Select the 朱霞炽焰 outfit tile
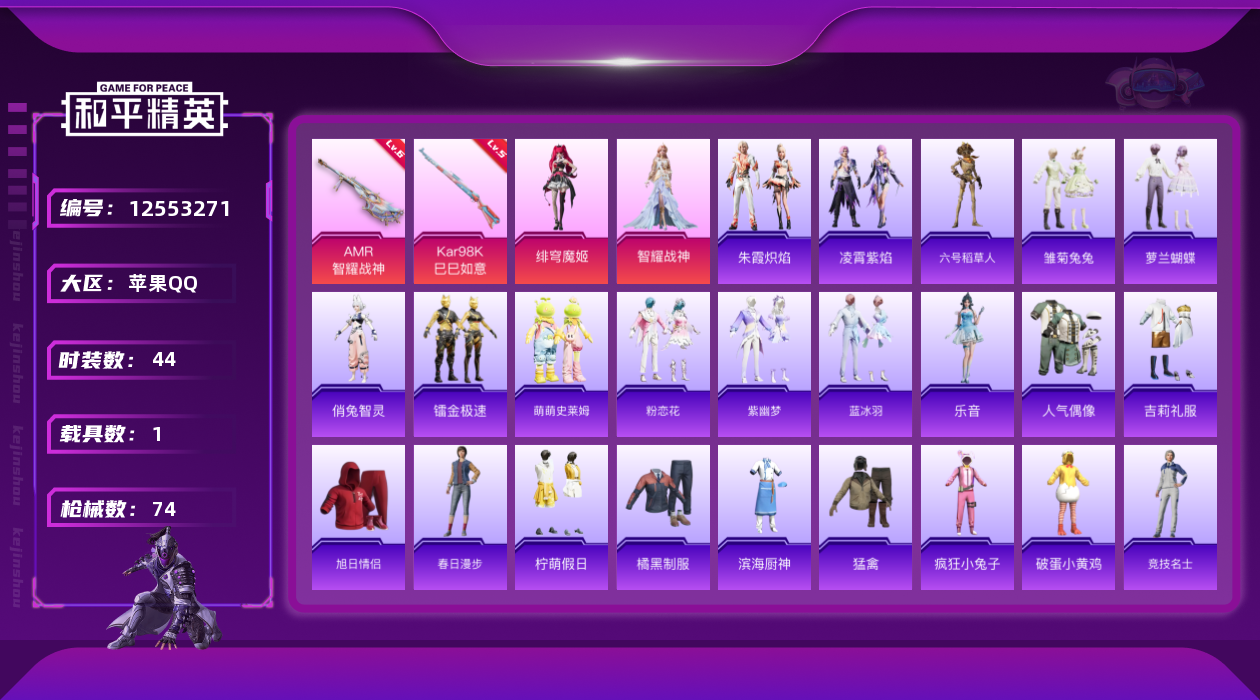This screenshot has height=700, width=1260. click(764, 210)
